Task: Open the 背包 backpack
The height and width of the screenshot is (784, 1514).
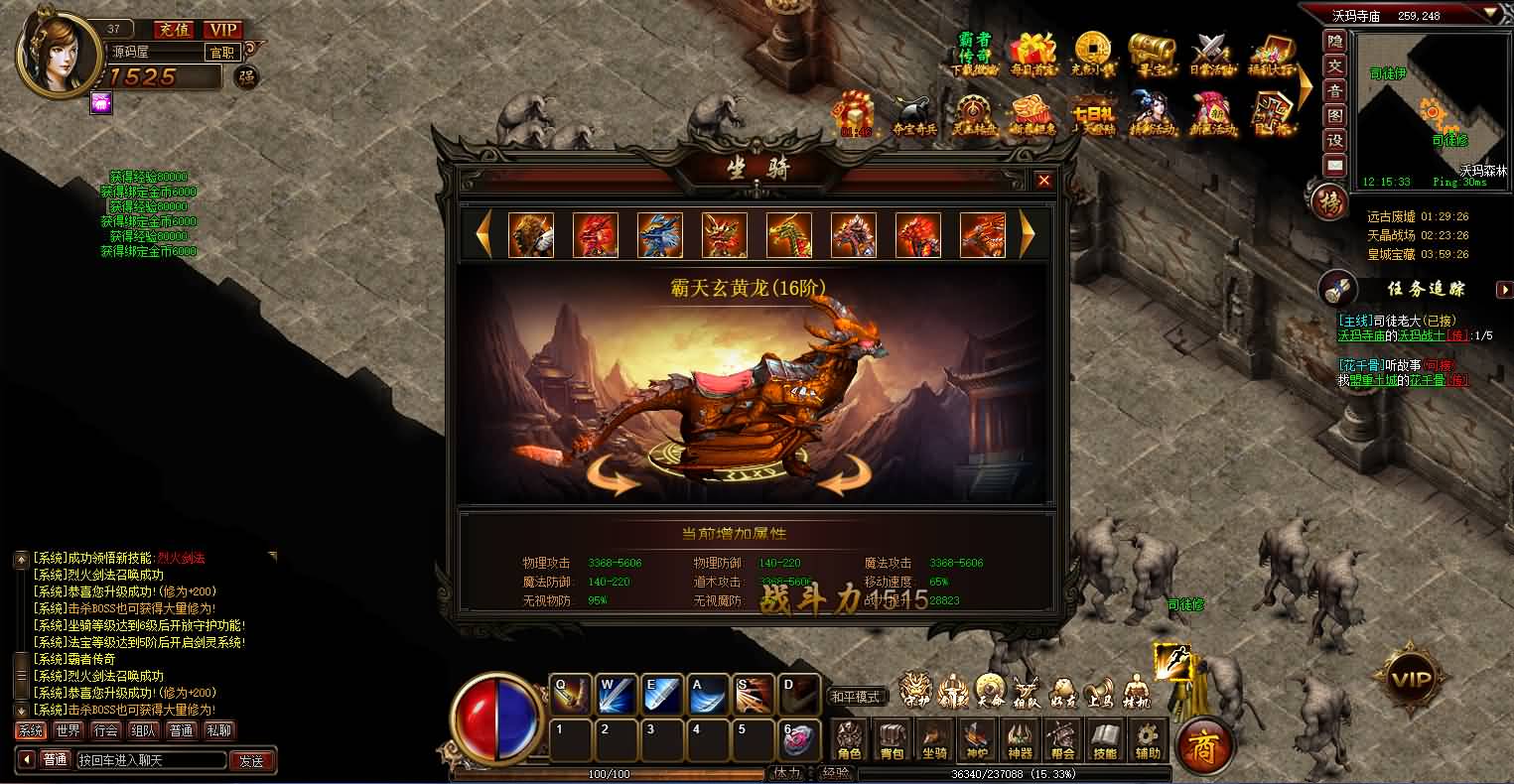Action: point(892,740)
